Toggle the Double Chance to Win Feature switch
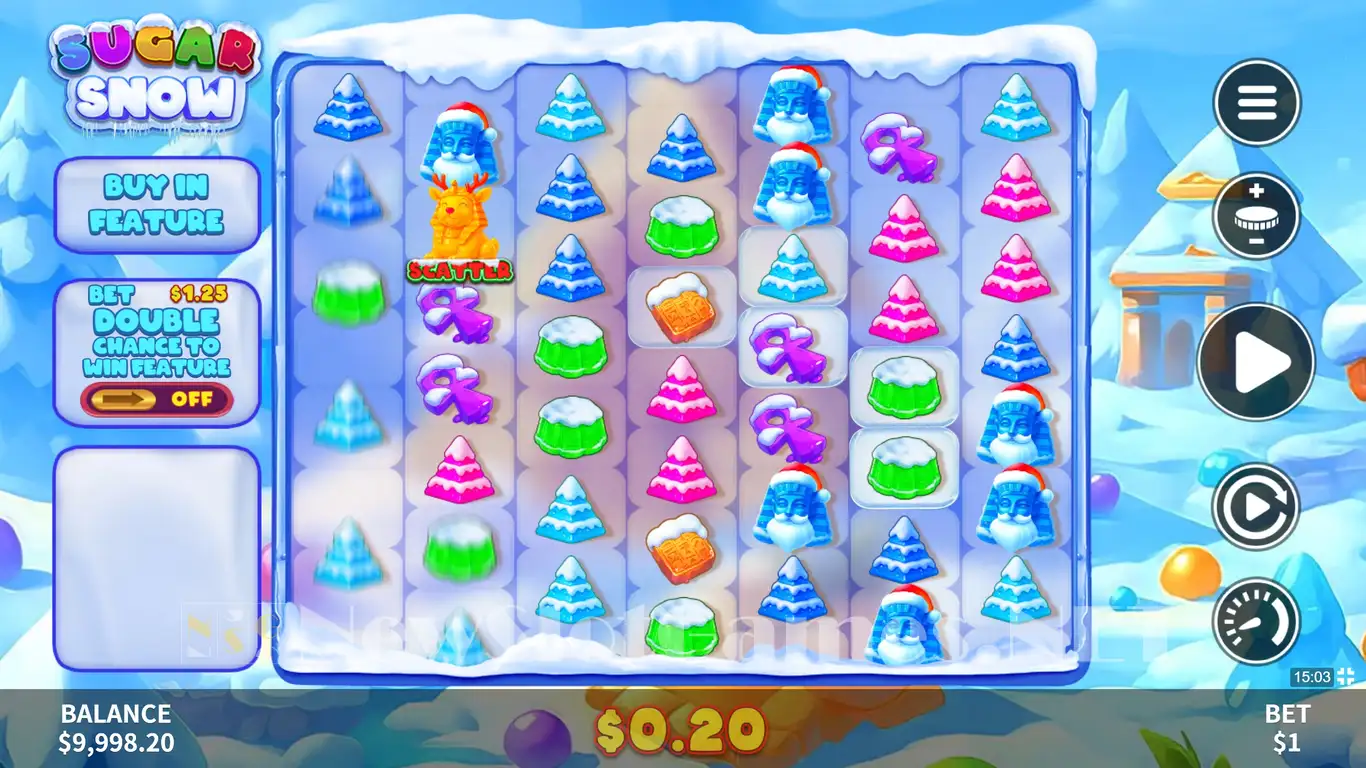The height and width of the screenshot is (768, 1366). 156,399
